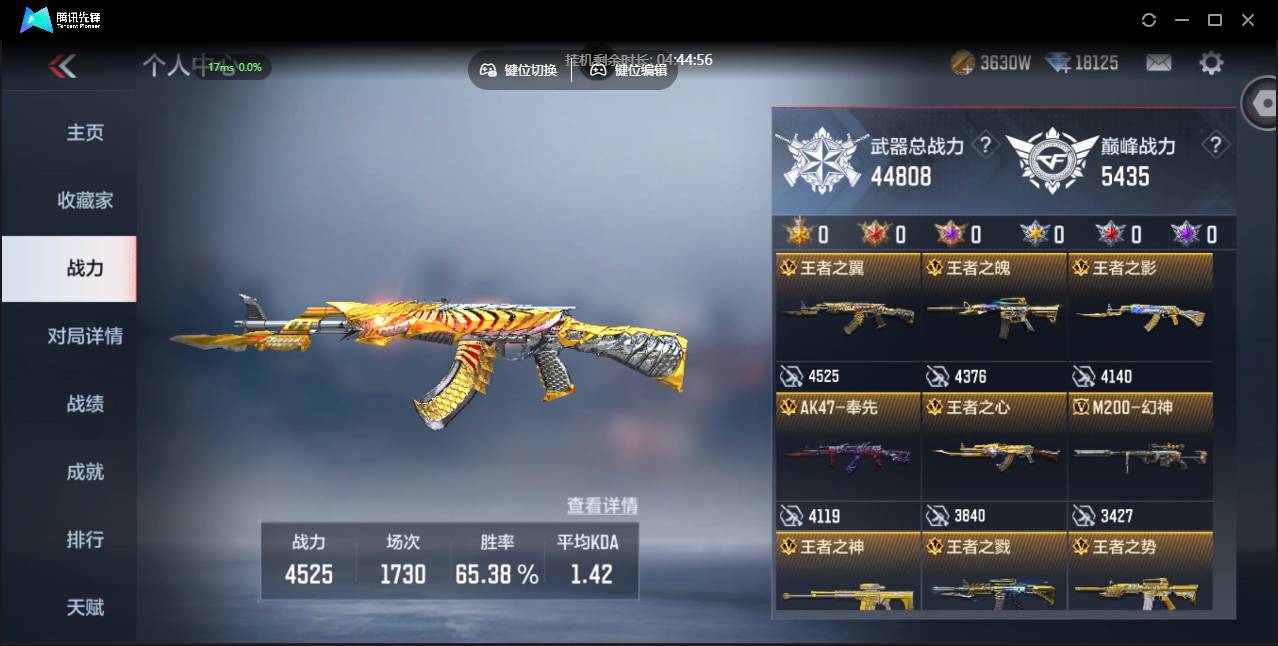Show the 战绩 tab
The image size is (1278, 646).
click(85, 404)
